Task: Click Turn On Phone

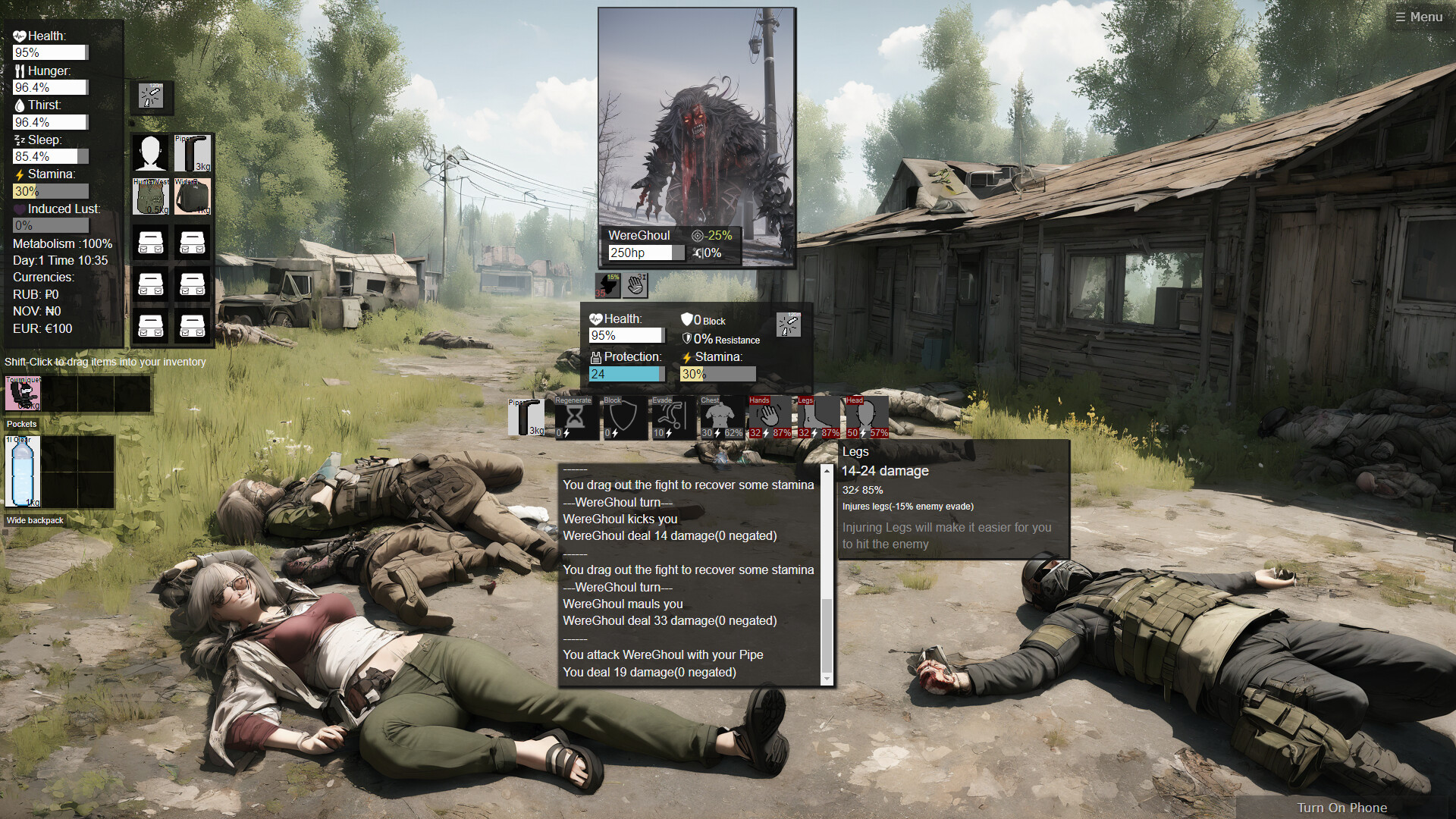Action: pos(1342,808)
